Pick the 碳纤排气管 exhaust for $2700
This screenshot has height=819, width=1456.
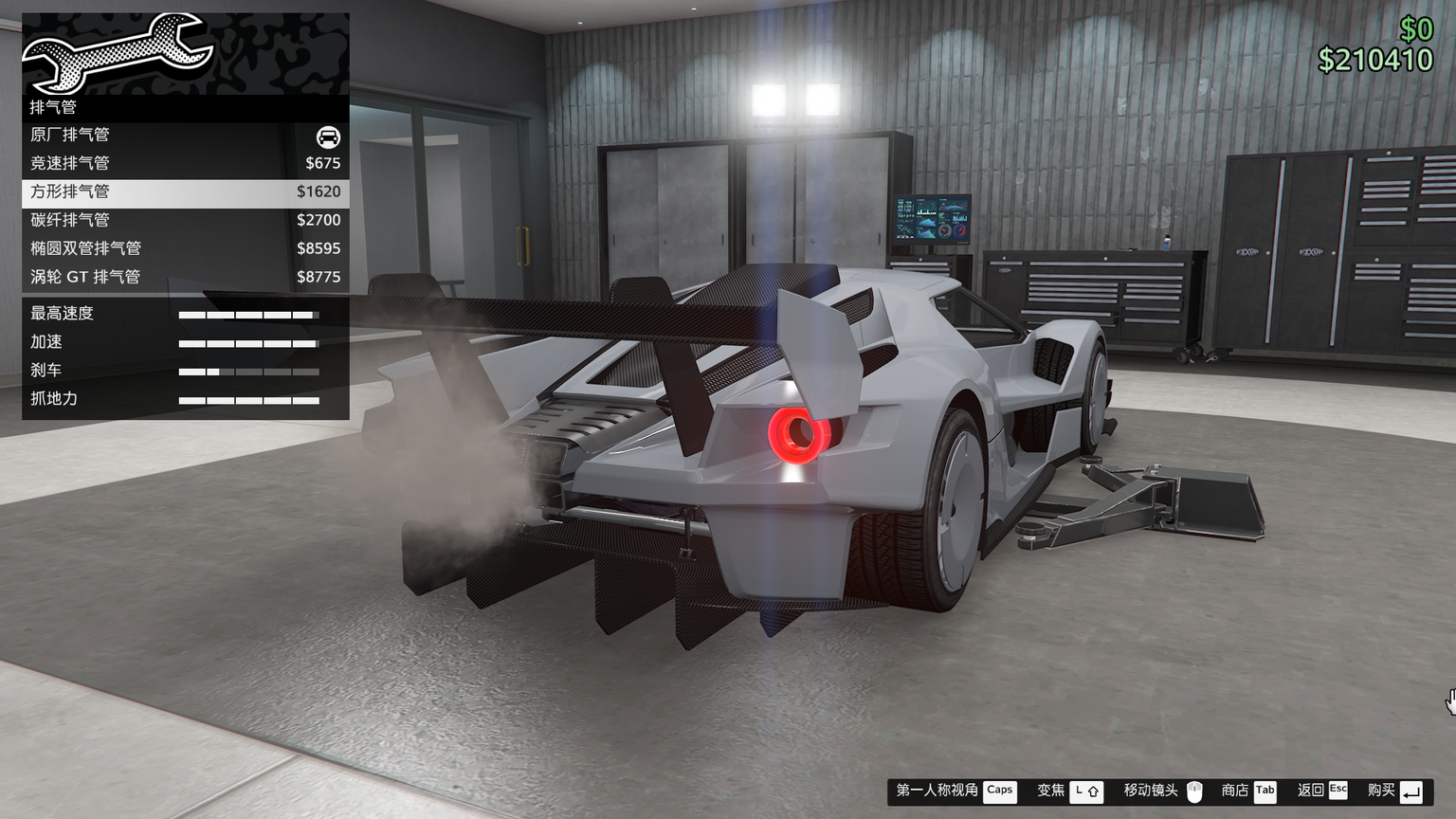185,221
